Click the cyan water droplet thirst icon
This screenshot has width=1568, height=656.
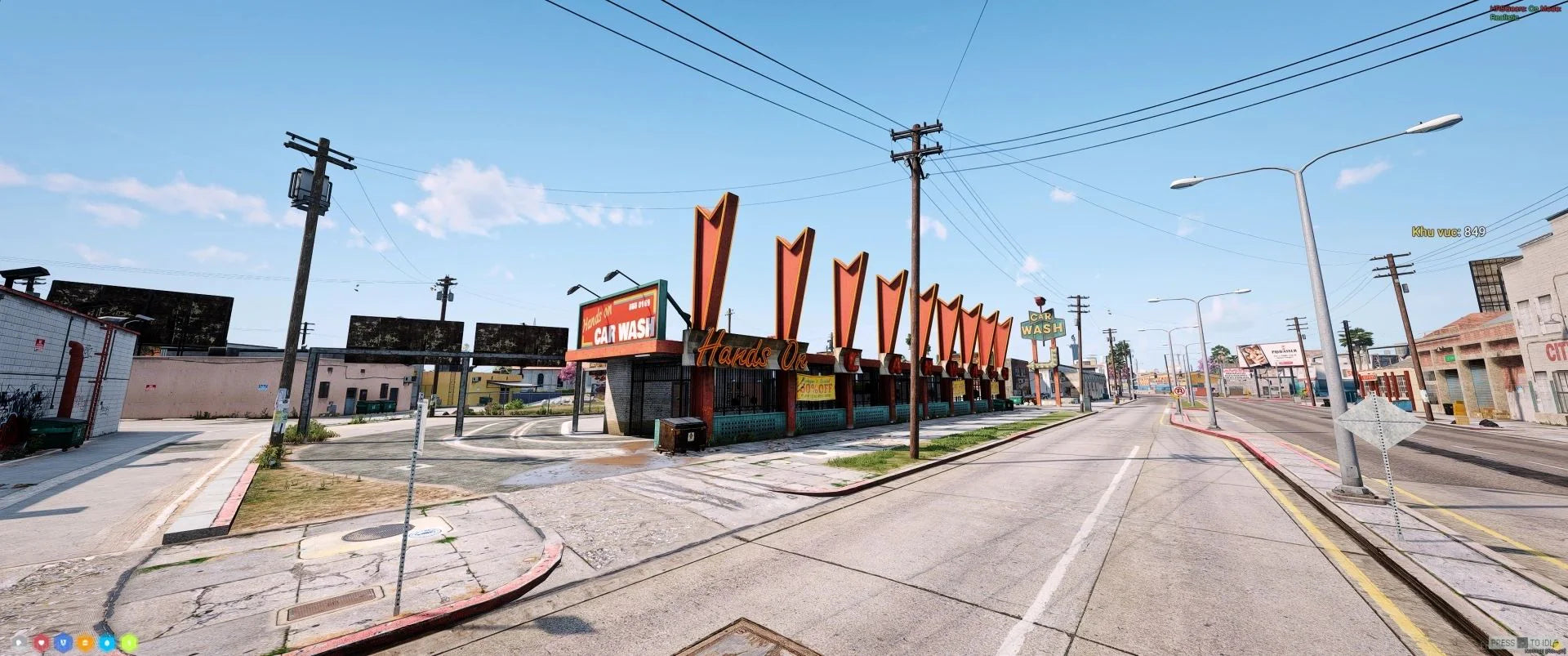click(108, 643)
